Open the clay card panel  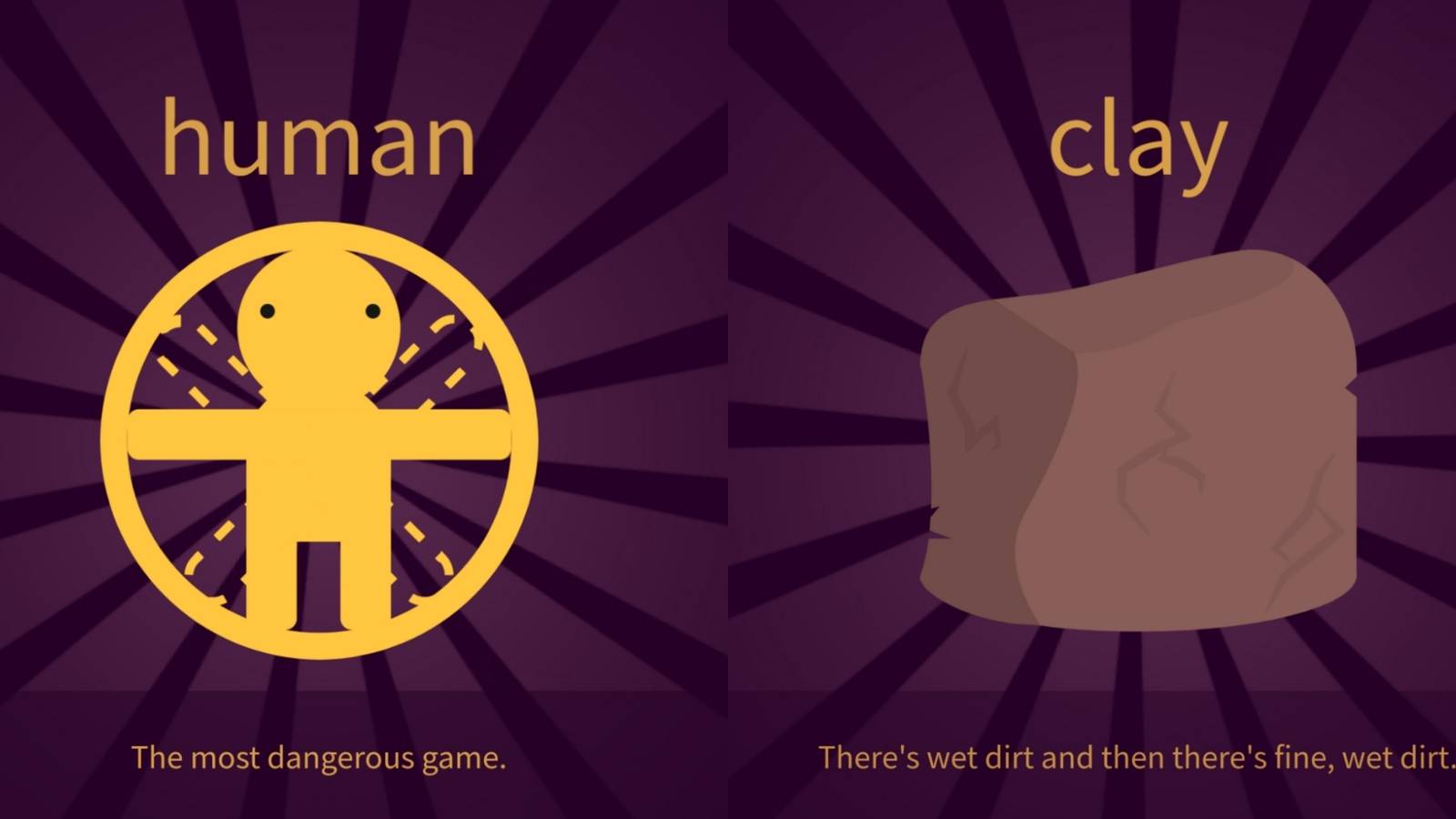click(1092, 409)
